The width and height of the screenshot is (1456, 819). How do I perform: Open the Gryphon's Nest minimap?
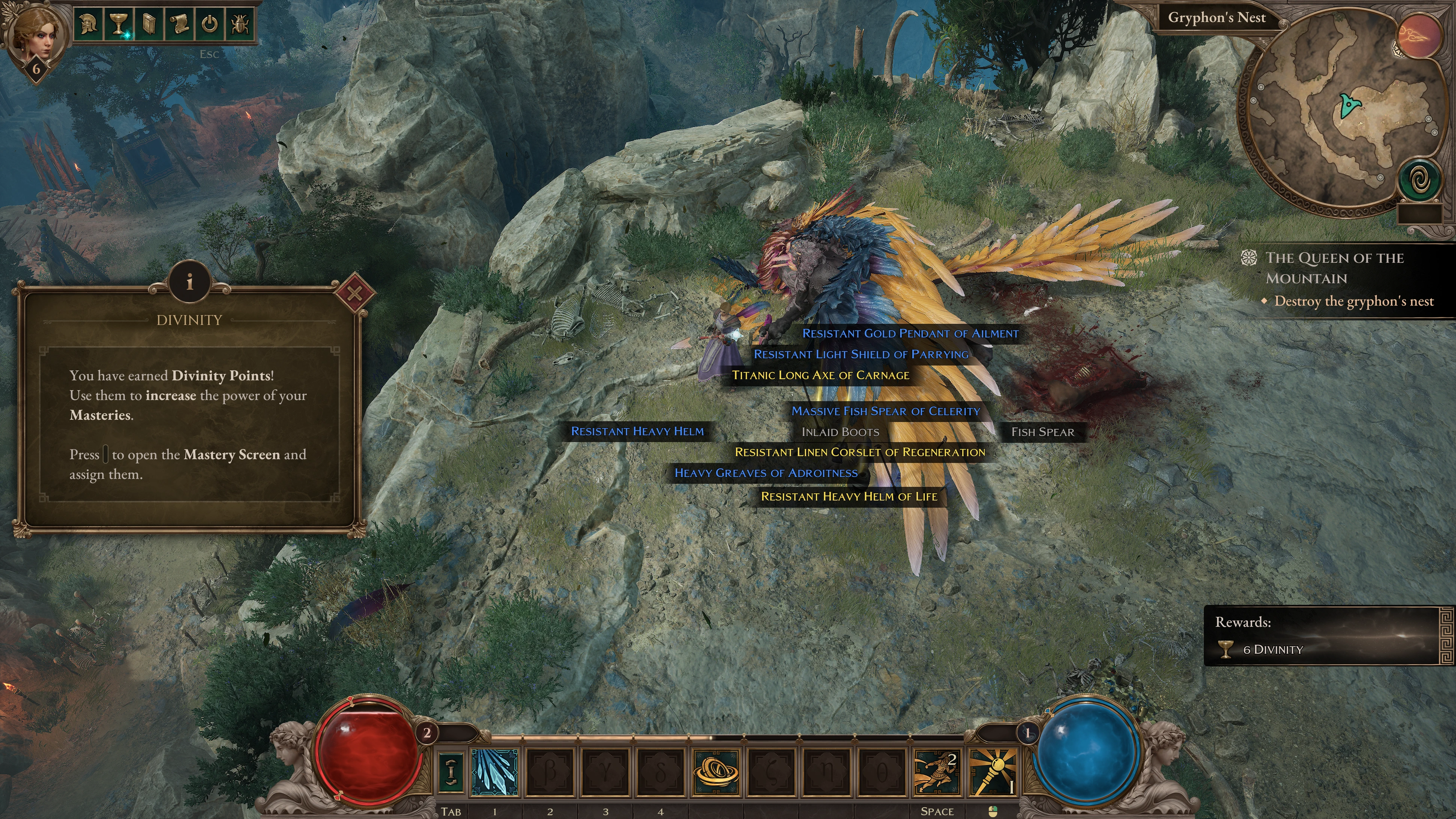pyautogui.click(x=1340, y=113)
